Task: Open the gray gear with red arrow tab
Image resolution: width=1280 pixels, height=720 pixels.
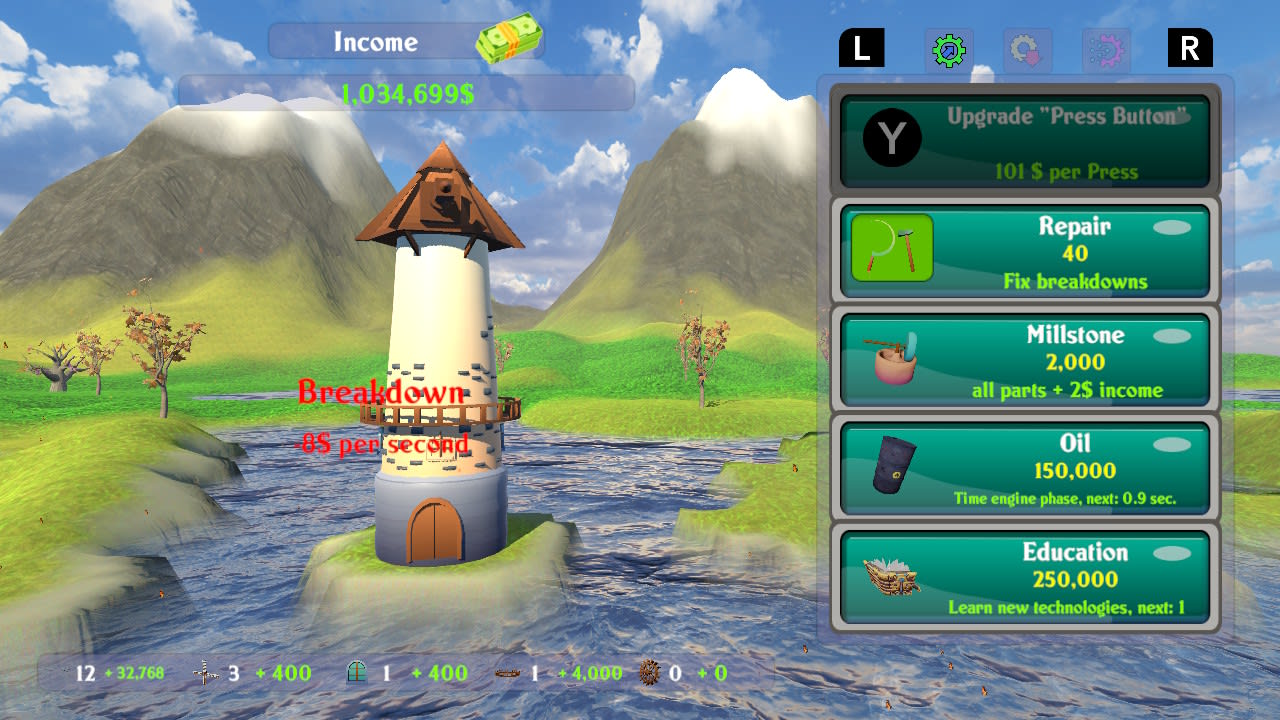Action: pyautogui.click(x=1024, y=49)
